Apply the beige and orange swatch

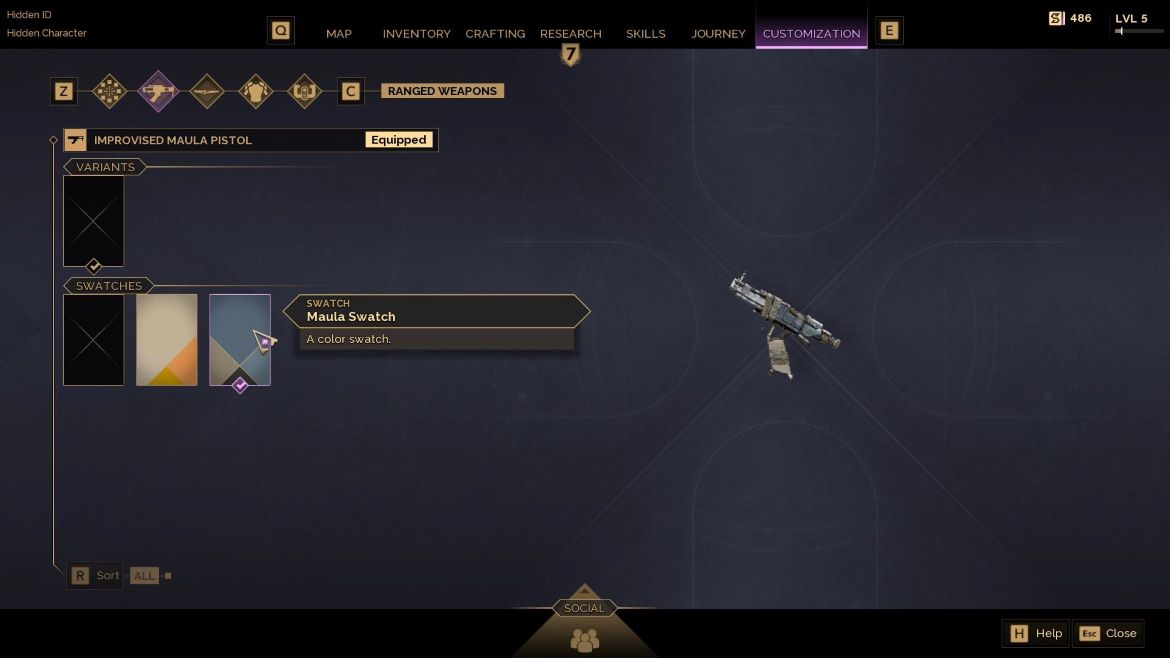coord(167,339)
